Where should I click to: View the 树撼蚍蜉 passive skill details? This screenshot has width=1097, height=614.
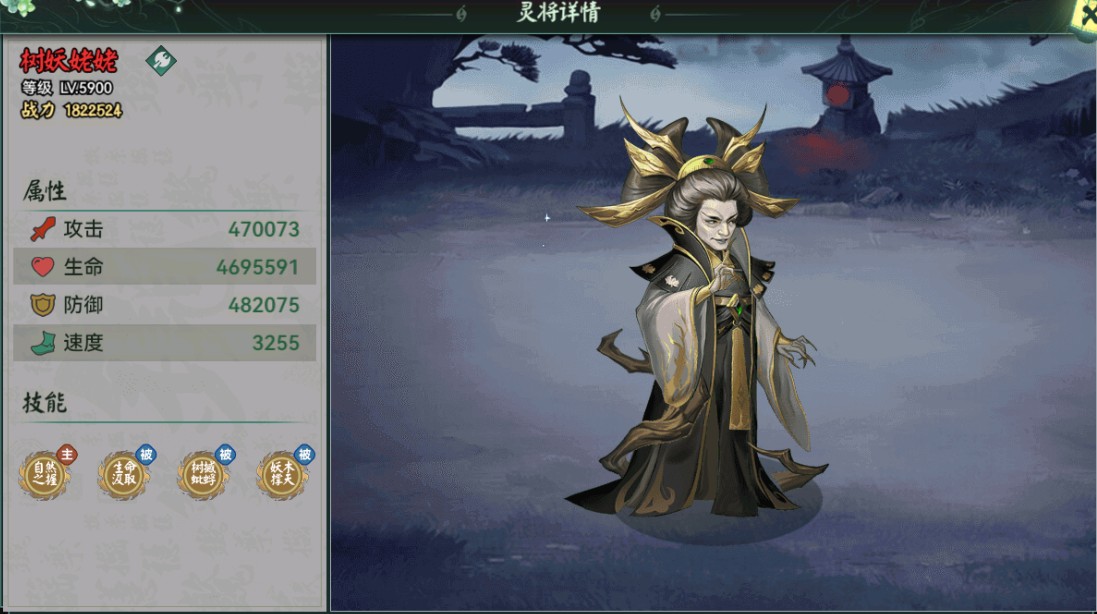tap(203, 474)
